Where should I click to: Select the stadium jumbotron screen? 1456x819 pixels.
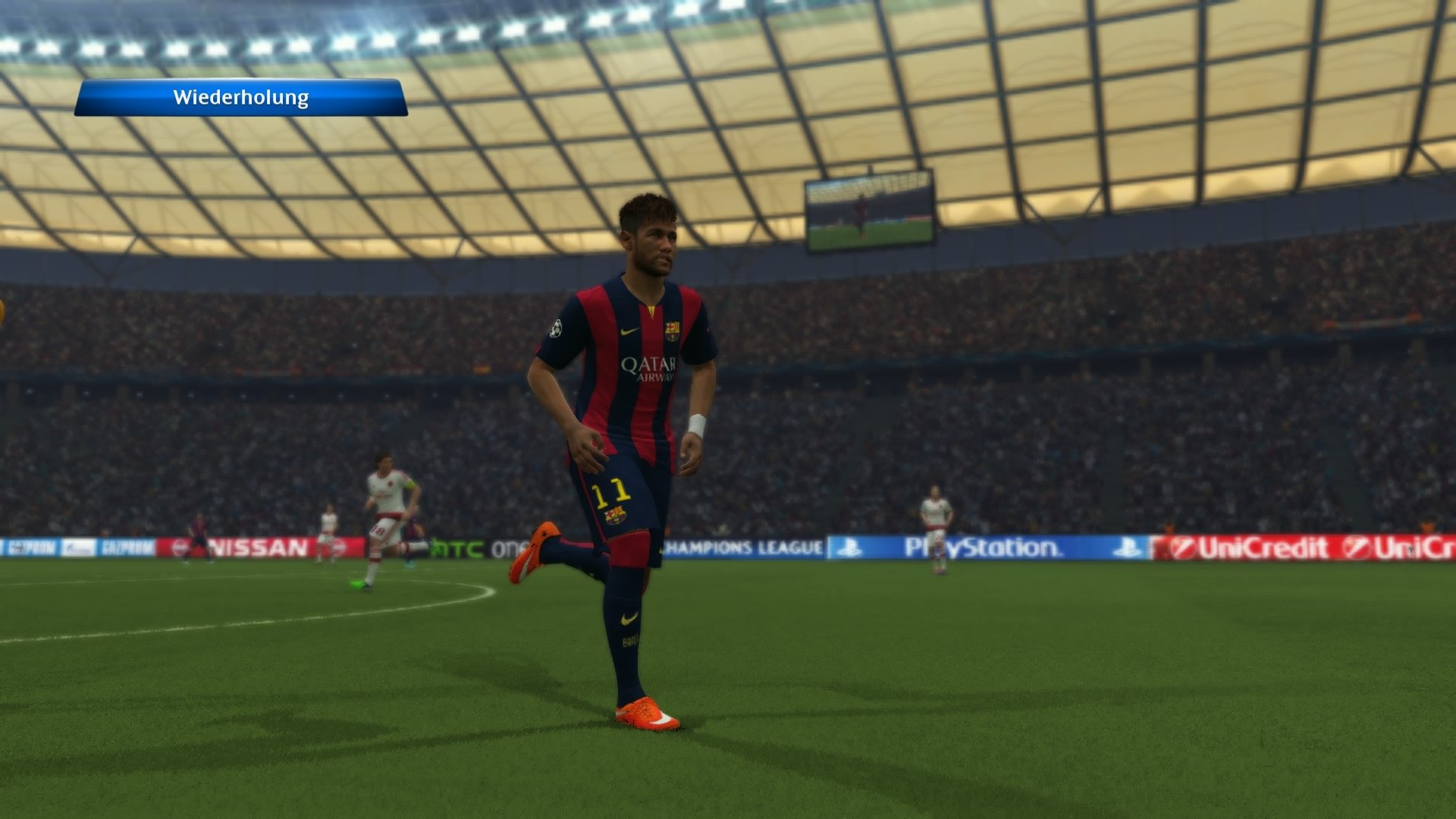(x=871, y=213)
